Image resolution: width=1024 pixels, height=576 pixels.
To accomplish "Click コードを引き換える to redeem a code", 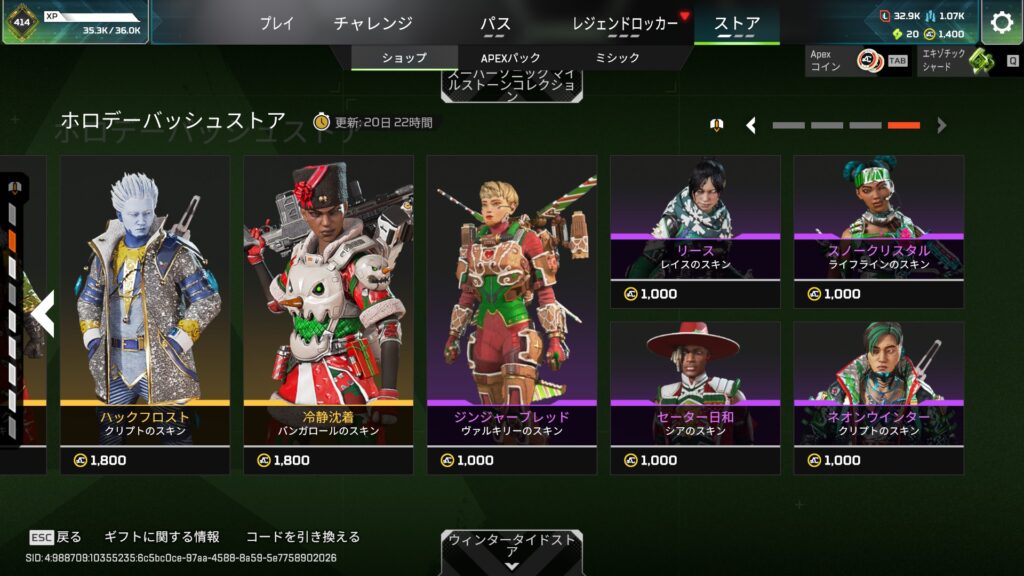I will tap(302, 537).
